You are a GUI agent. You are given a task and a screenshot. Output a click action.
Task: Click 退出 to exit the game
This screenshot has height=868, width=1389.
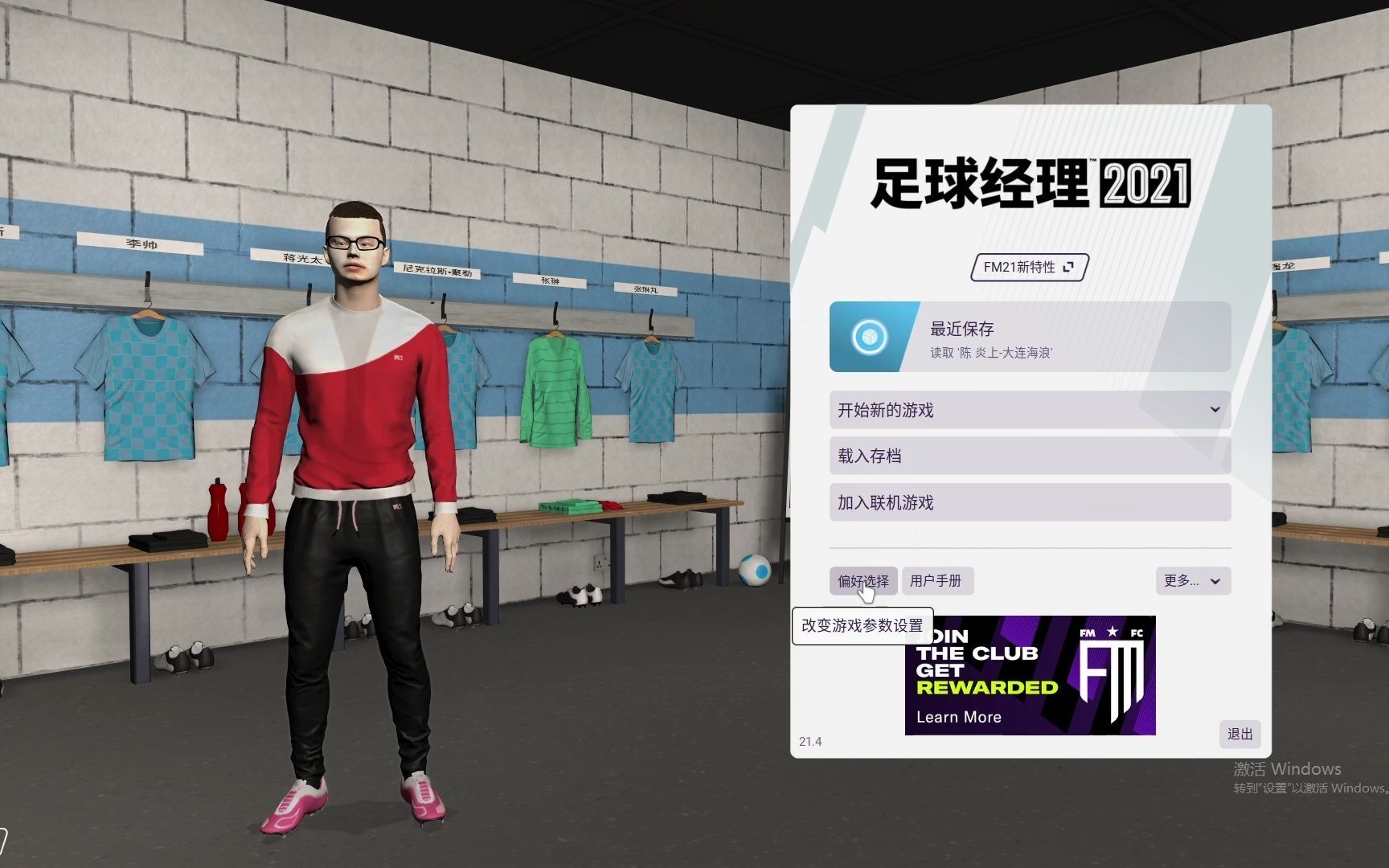tap(1239, 734)
